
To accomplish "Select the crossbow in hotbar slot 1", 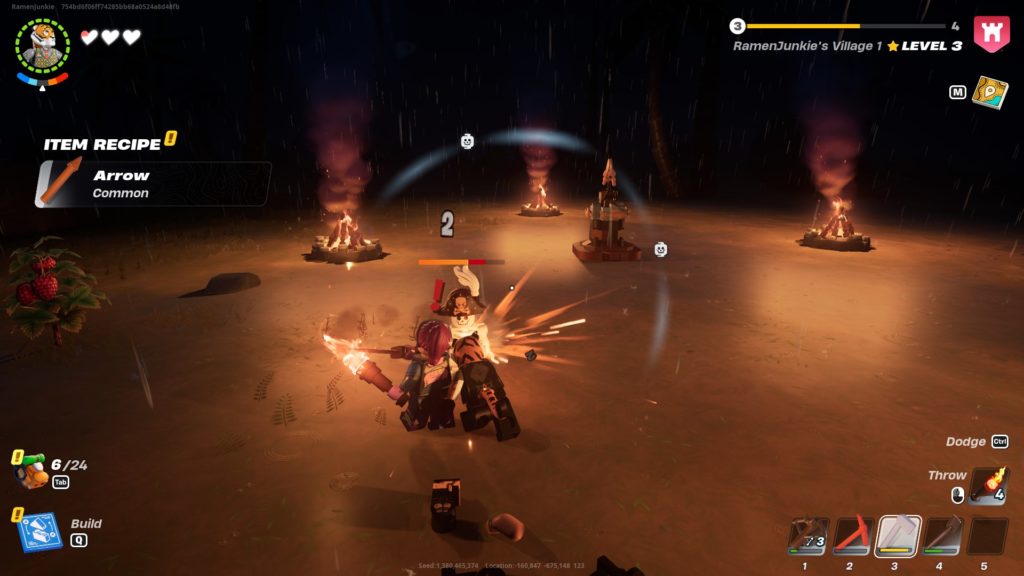I will point(808,536).
